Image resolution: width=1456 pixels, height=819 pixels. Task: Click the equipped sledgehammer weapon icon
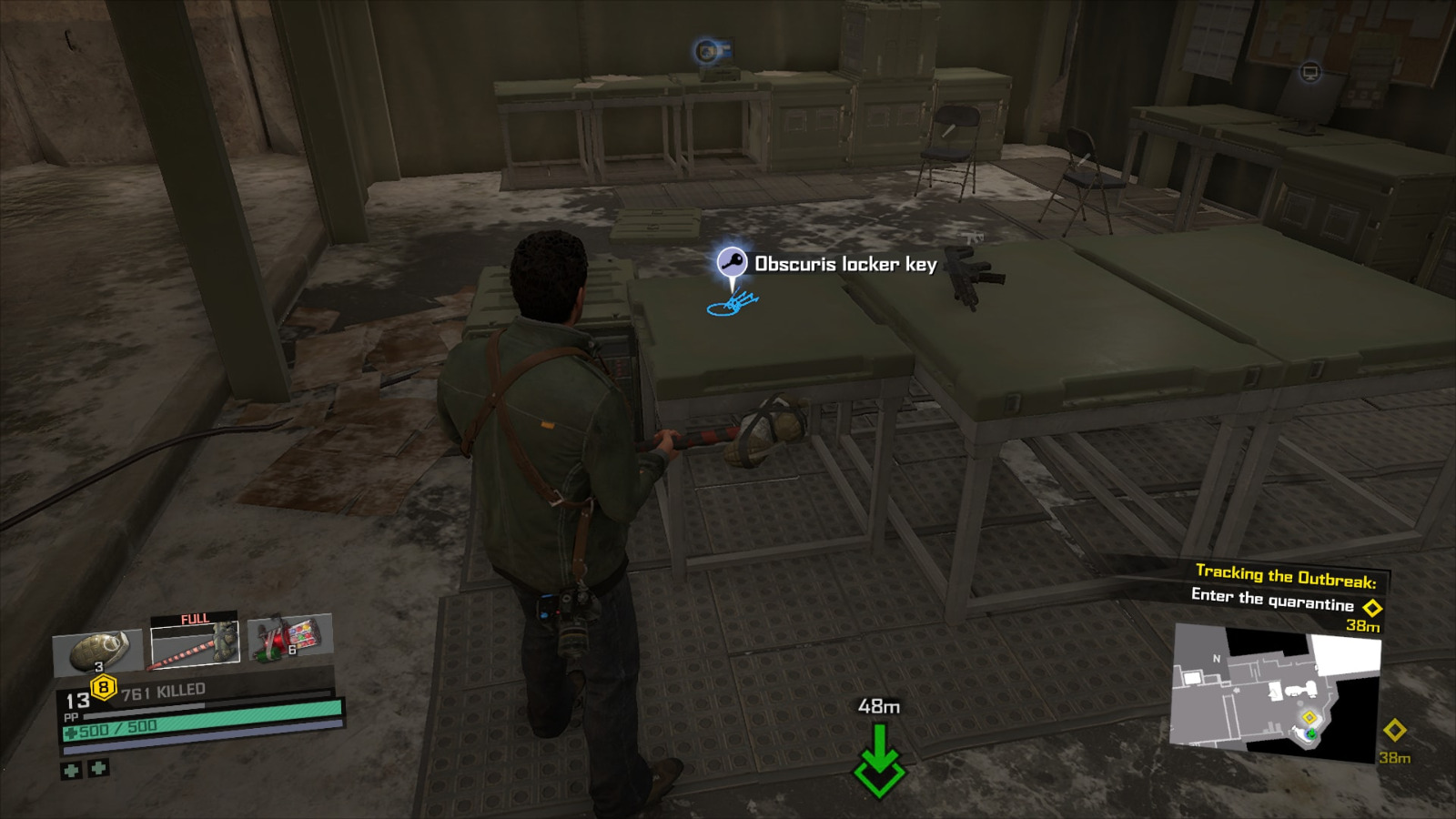click(x=194, y=642)
